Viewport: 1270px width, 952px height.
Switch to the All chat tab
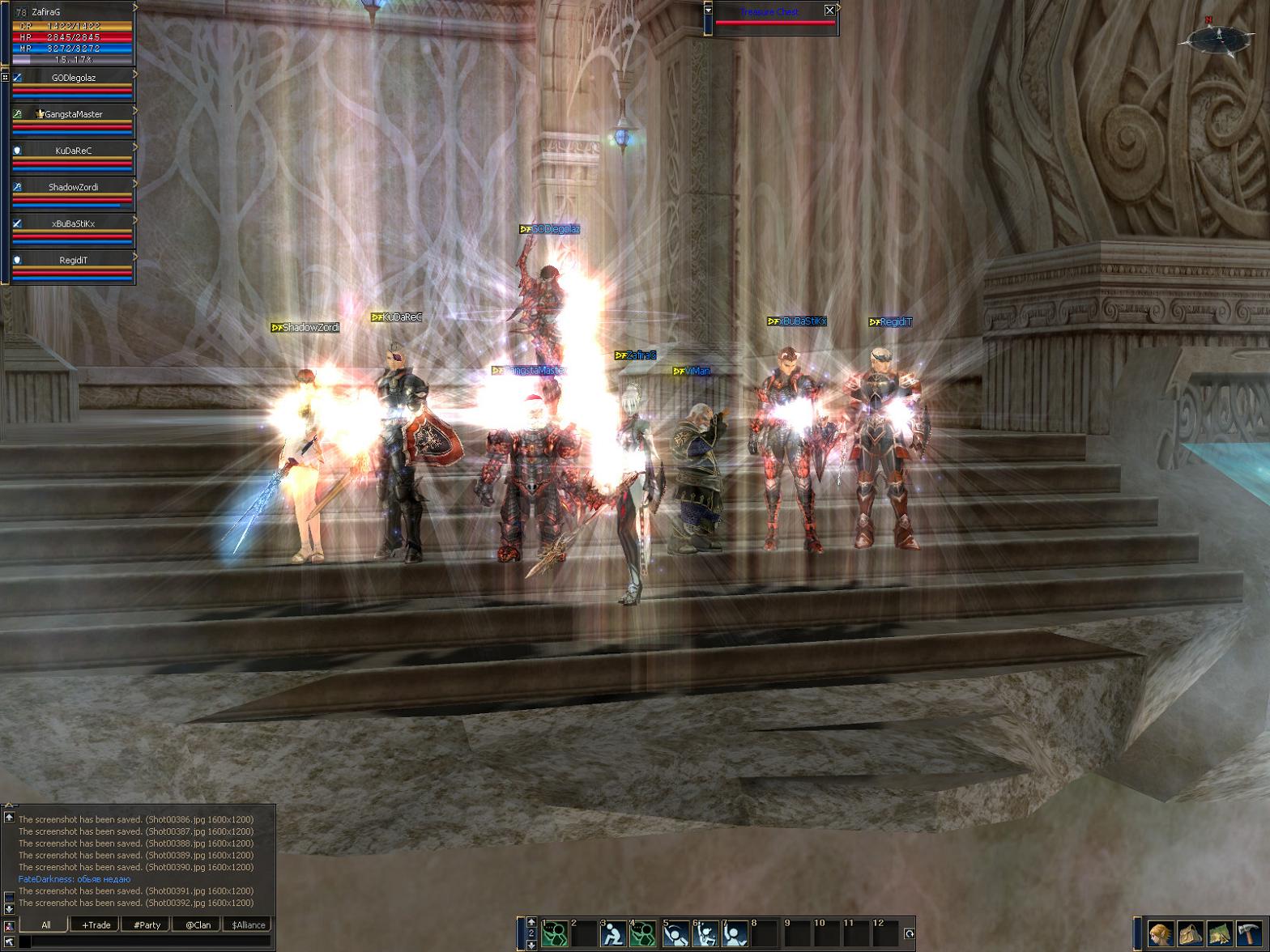pos(45,924)
